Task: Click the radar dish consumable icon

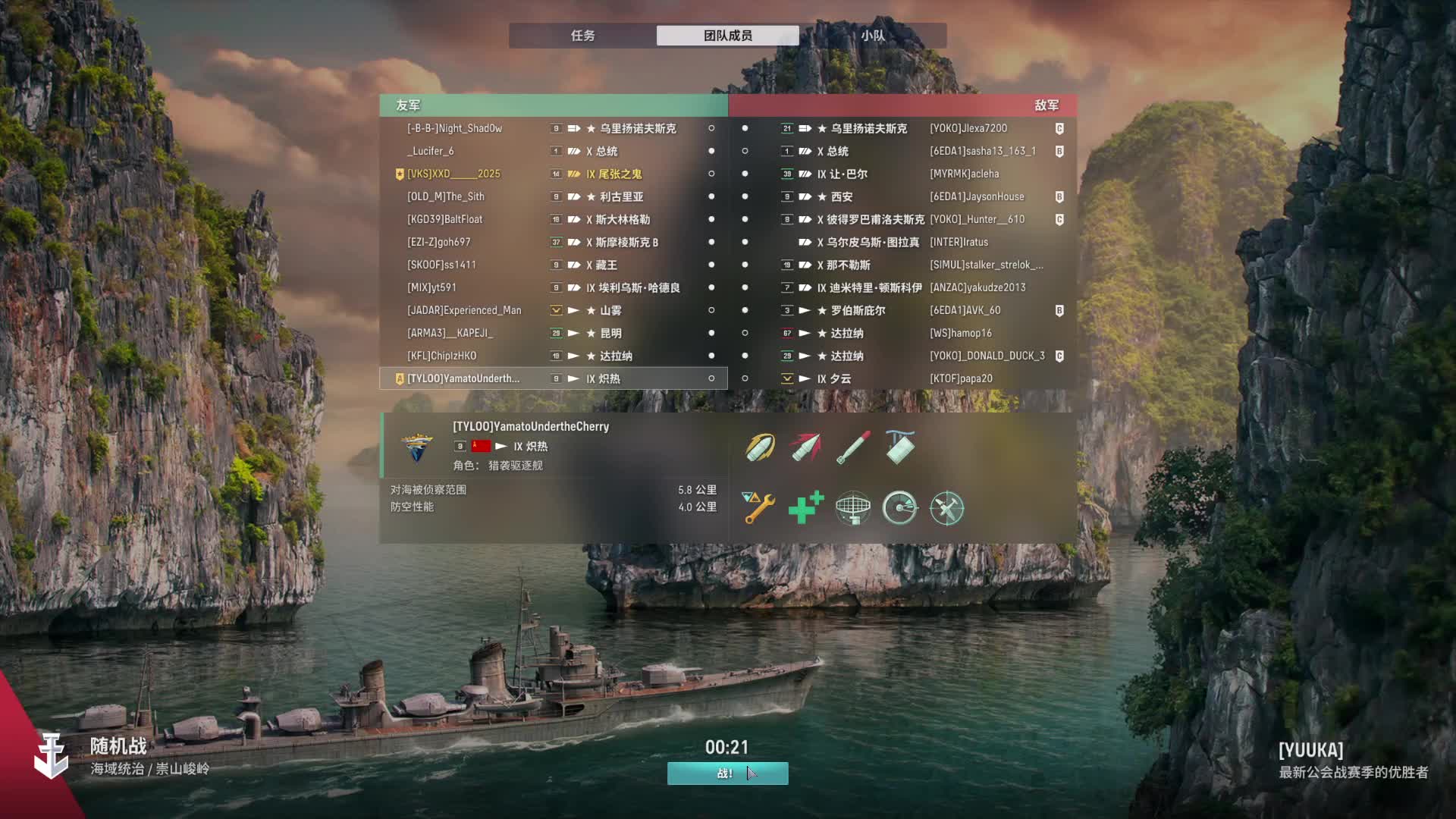Action: click(x=852, y=508)
